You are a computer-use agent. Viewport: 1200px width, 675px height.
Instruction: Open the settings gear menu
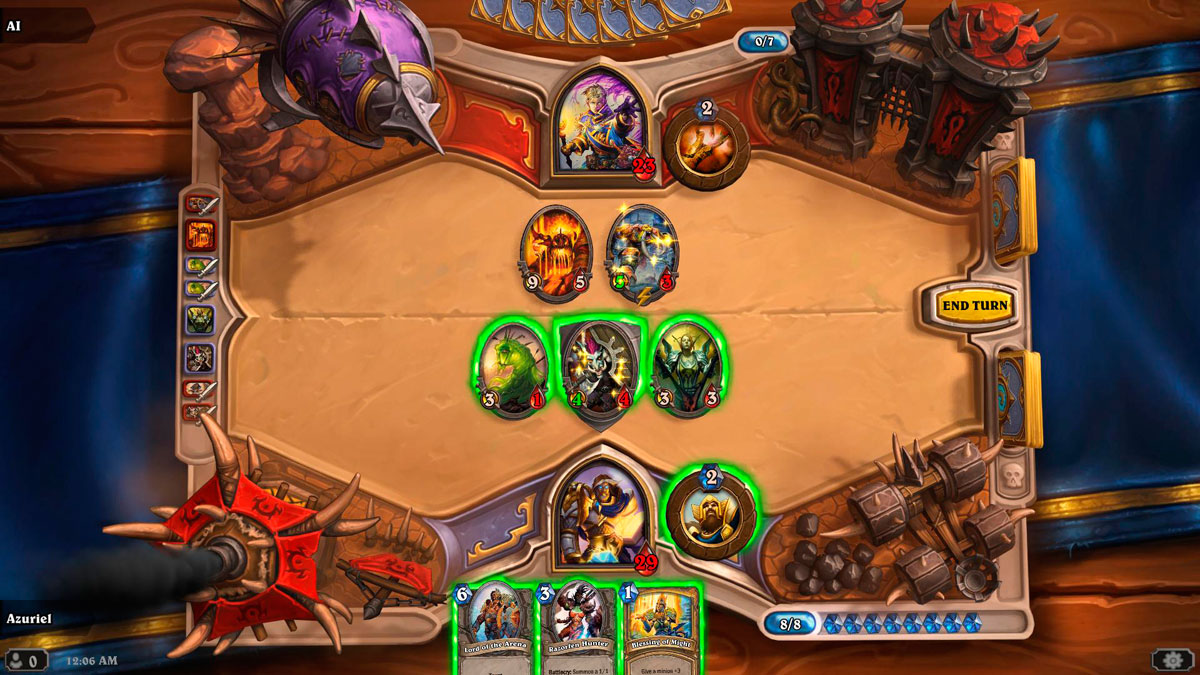pyautogui.click(x=1172, y=659)
